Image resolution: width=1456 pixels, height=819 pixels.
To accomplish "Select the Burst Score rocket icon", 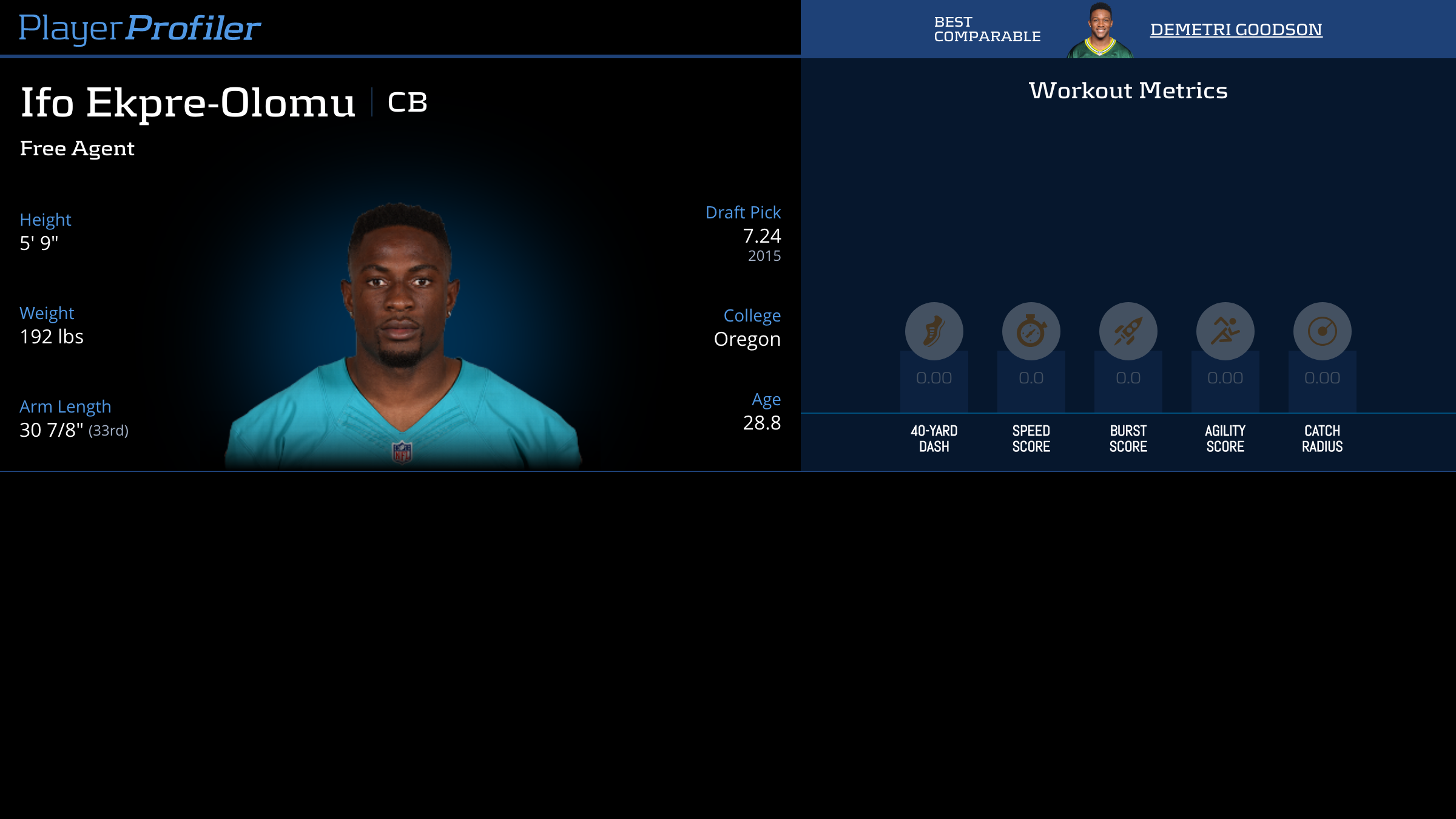I will (1128, 331).
